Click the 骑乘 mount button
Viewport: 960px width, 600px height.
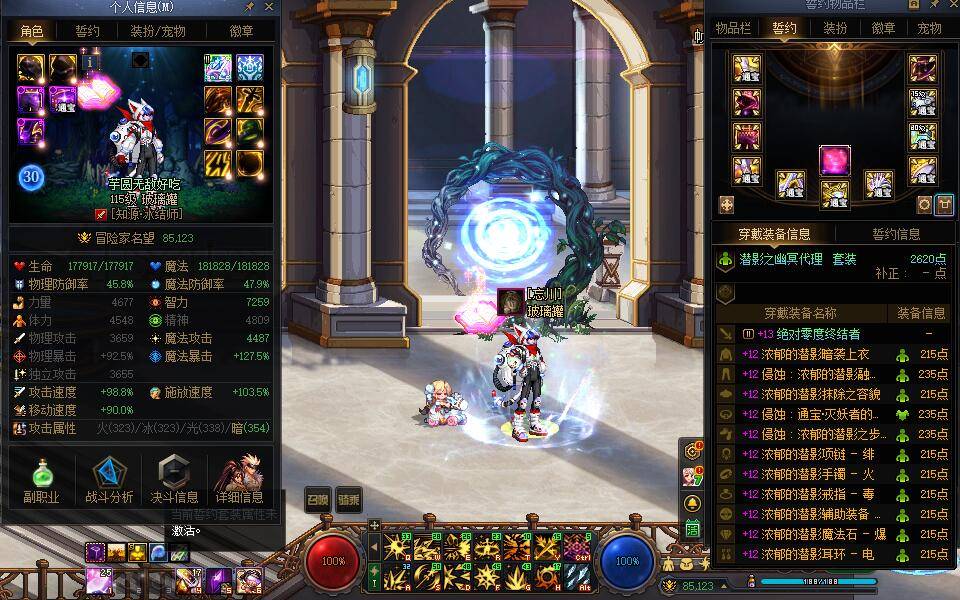tap(348, 499)
